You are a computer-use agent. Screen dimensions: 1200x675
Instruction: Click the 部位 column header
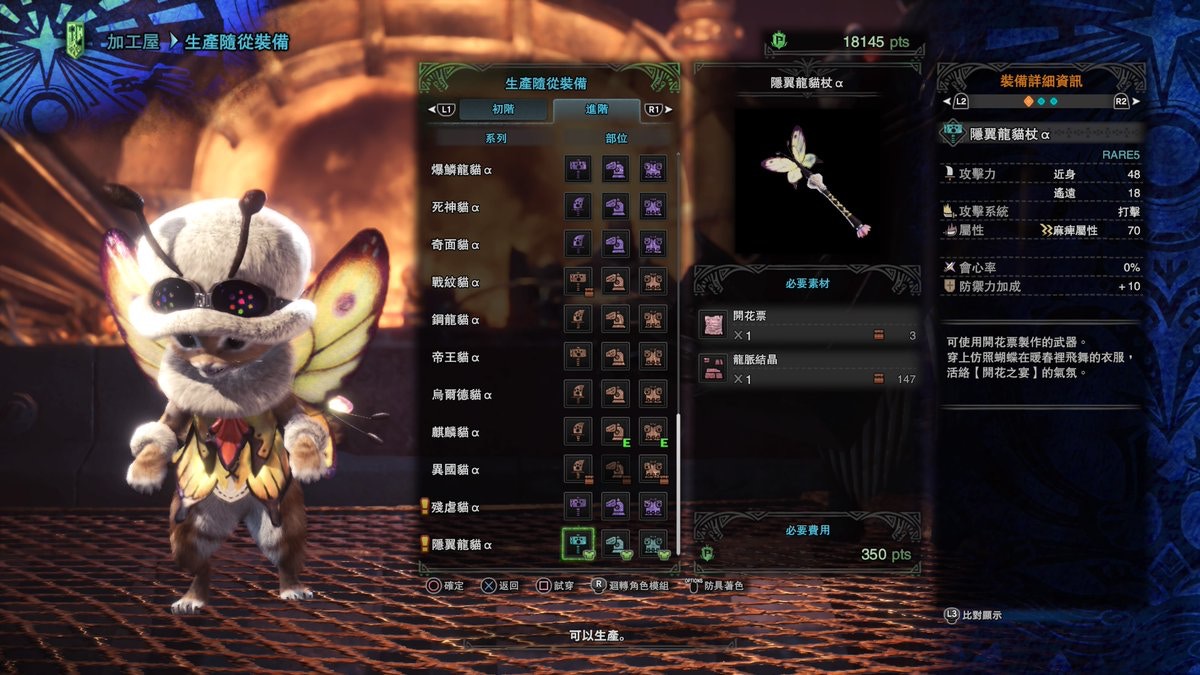pyautogui.click(x=616, y=139)
